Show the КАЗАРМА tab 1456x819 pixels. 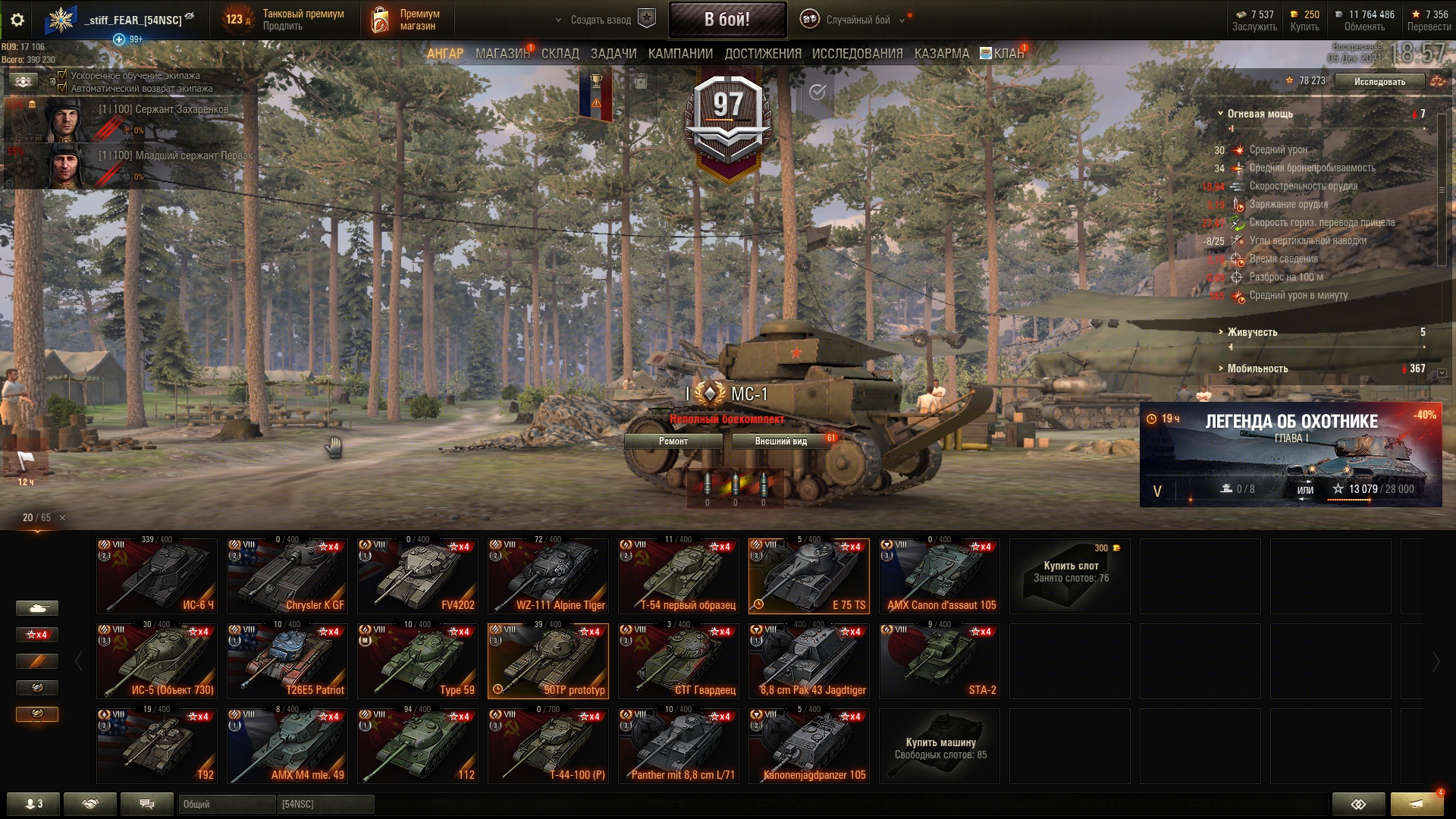pyautogui.click(x=941, y=54)
